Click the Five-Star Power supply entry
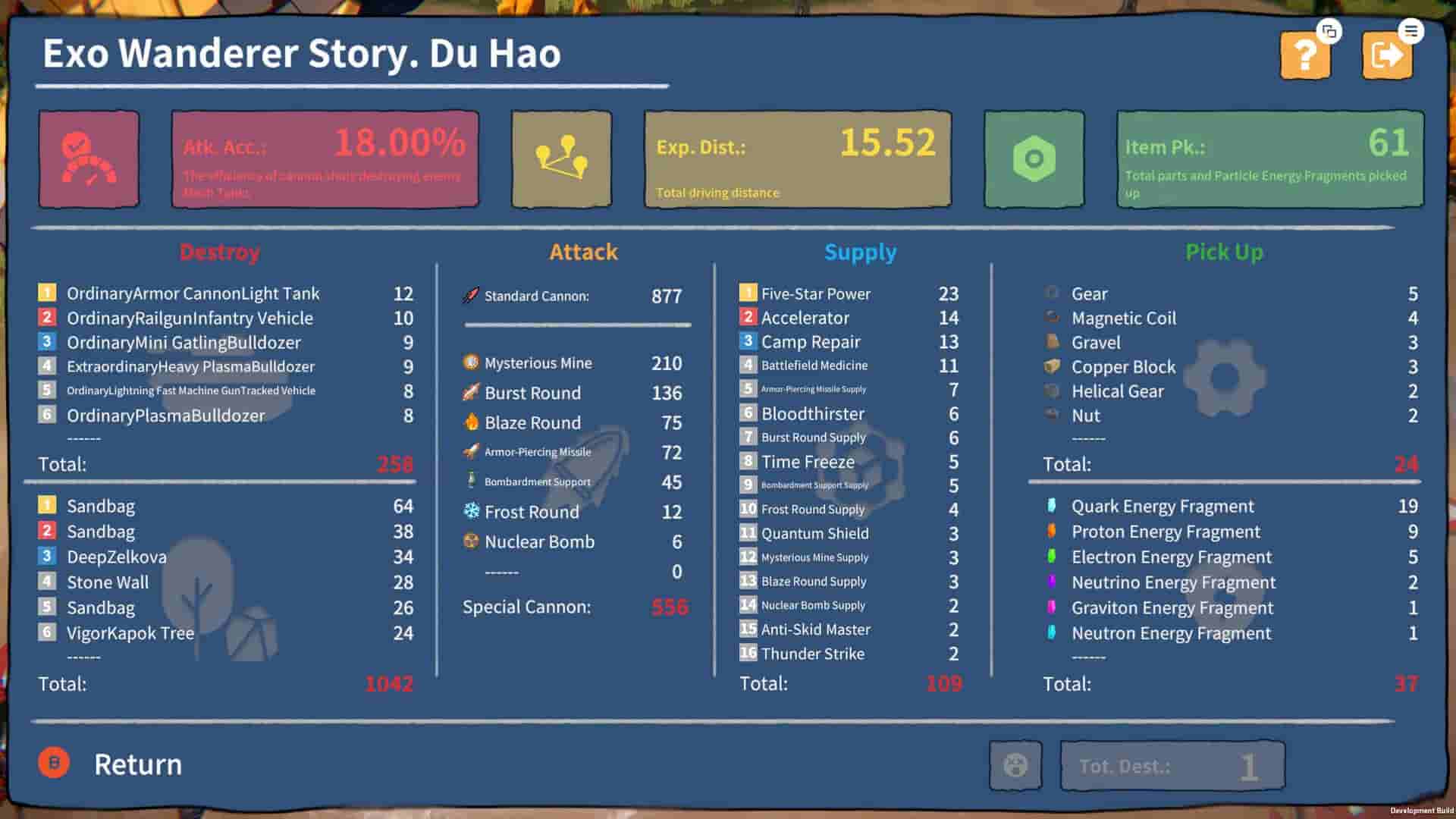 815,293
